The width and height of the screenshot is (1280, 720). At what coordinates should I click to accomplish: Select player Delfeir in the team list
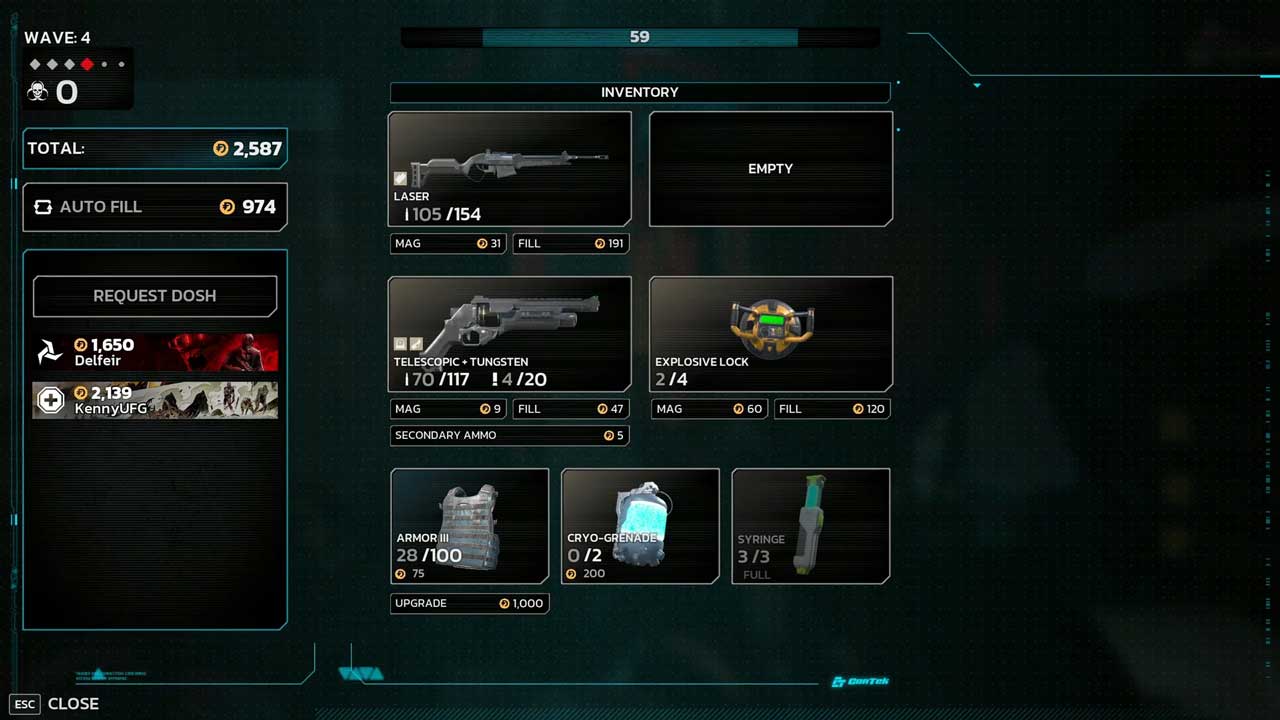(155, 352)
